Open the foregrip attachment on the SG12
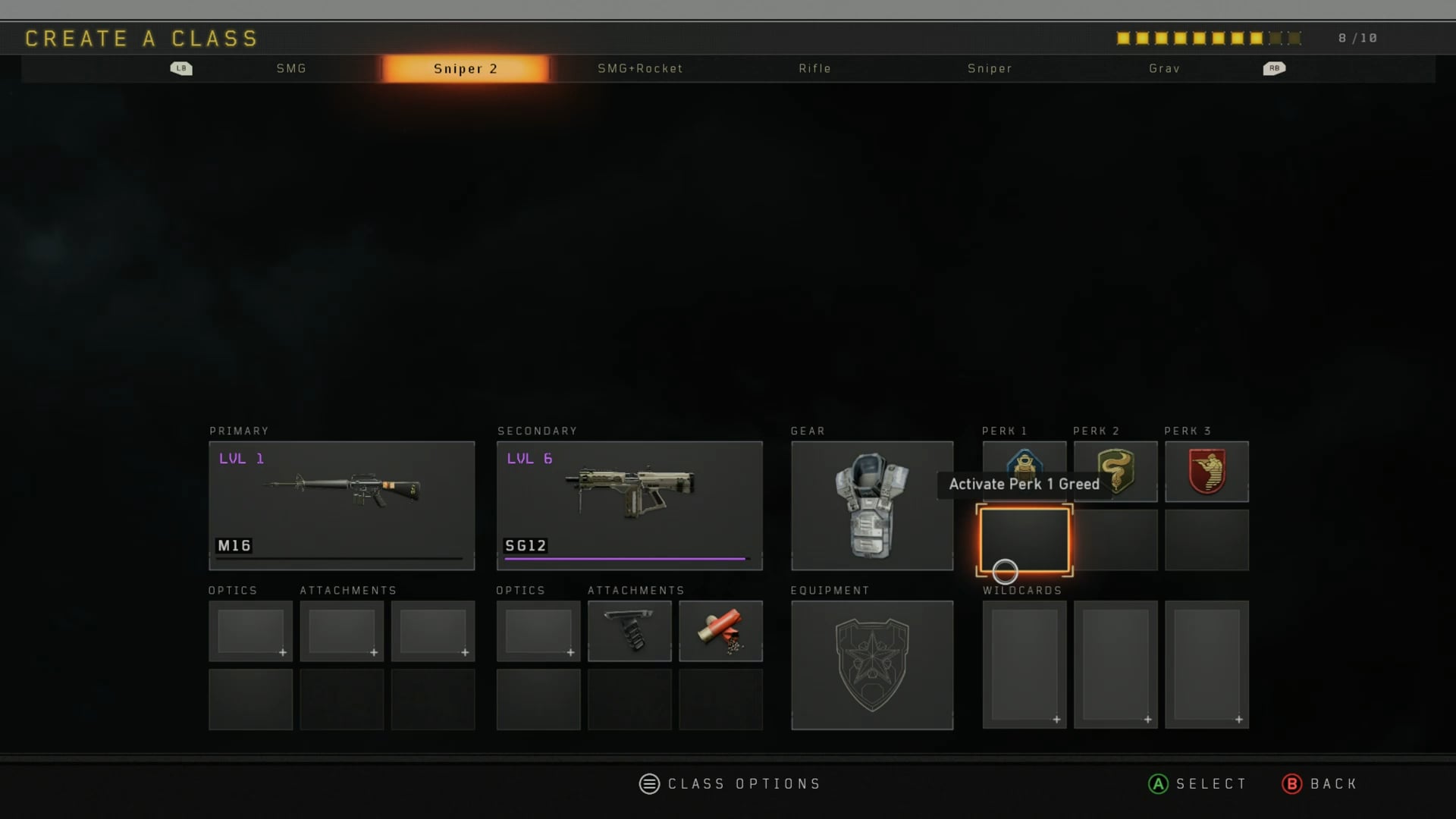1456x819 pixels. click(x=629, y=631)
